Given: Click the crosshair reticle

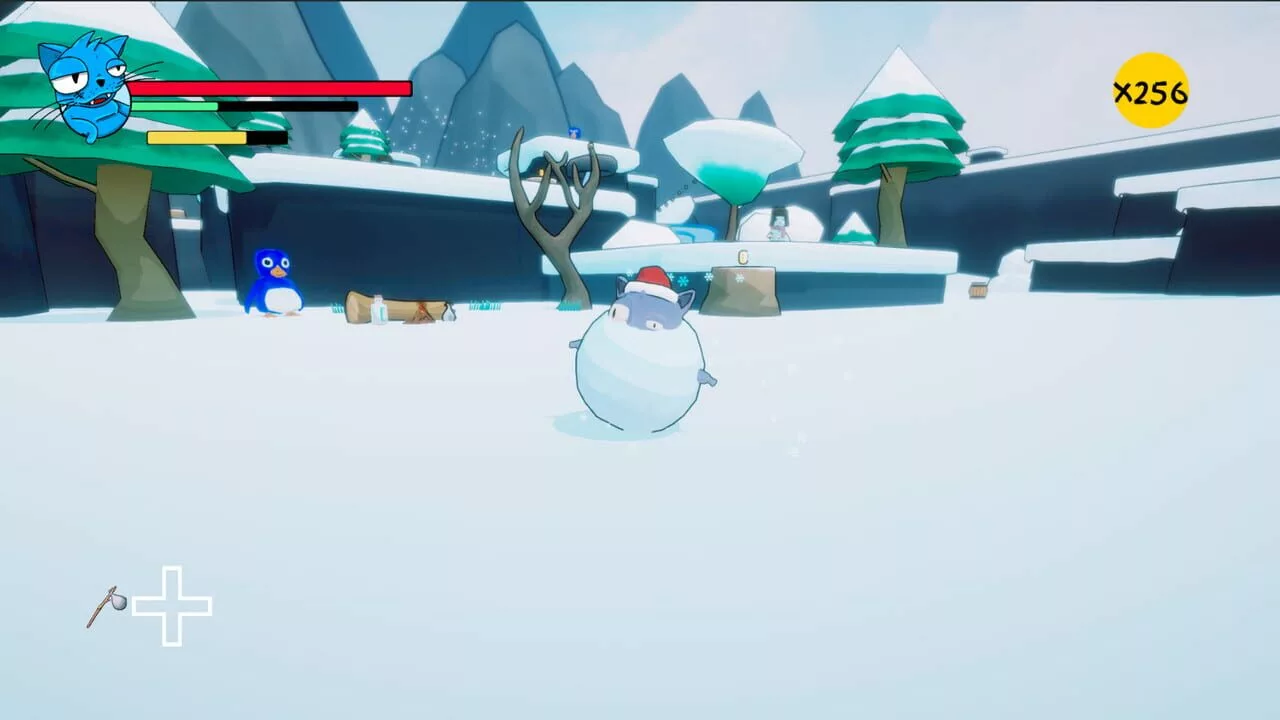Looking at the screenshot, I should coord(170,605).
